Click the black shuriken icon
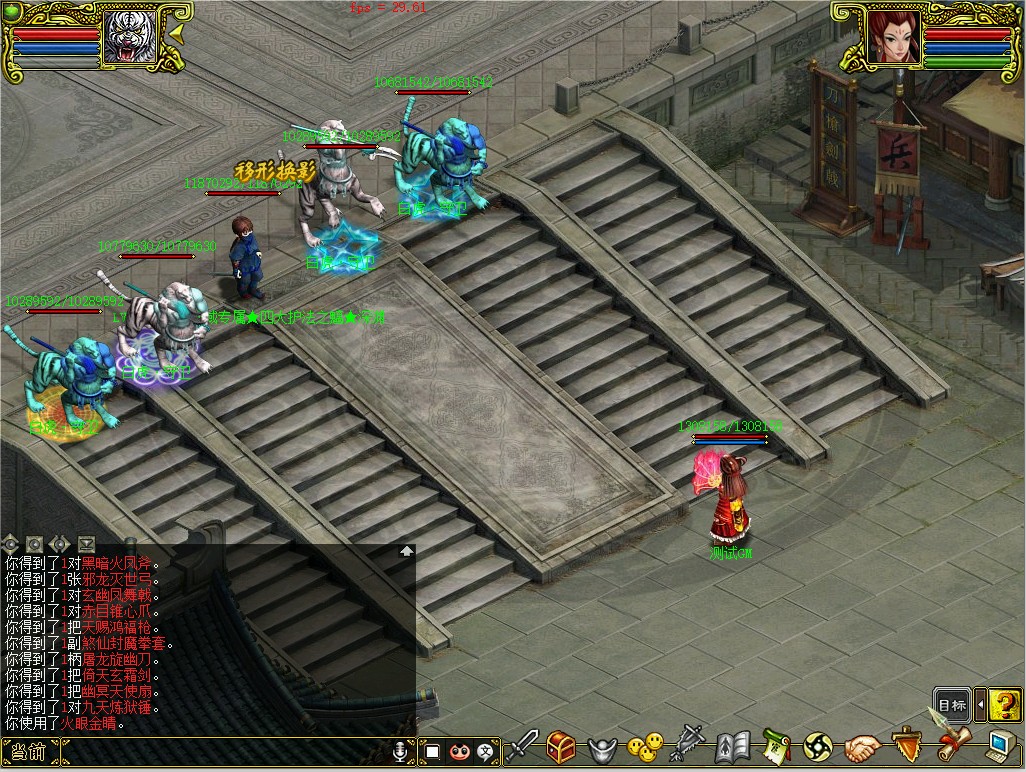The image size is (1026, 772). [x=818, y=746]
